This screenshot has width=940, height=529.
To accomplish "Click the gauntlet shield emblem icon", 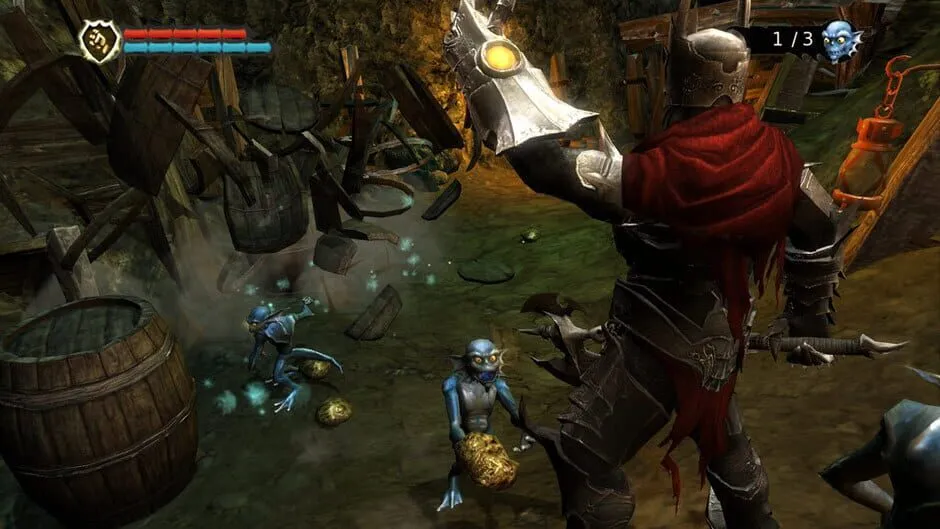I will point(100,41).
